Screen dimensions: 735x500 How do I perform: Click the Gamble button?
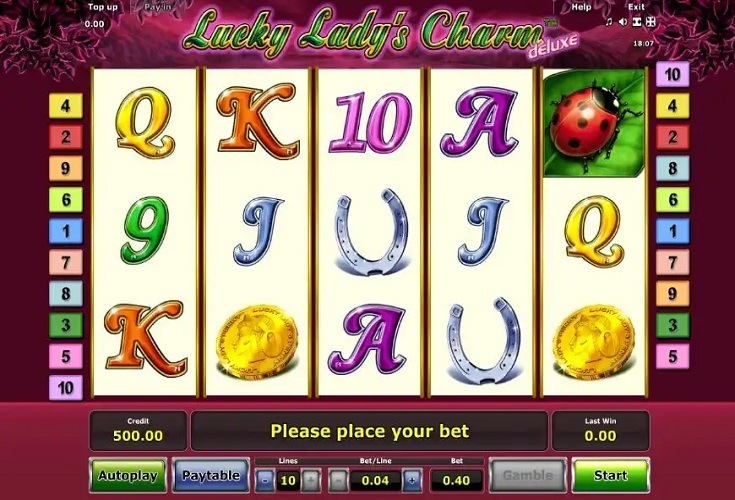click(x=527, y=475)
